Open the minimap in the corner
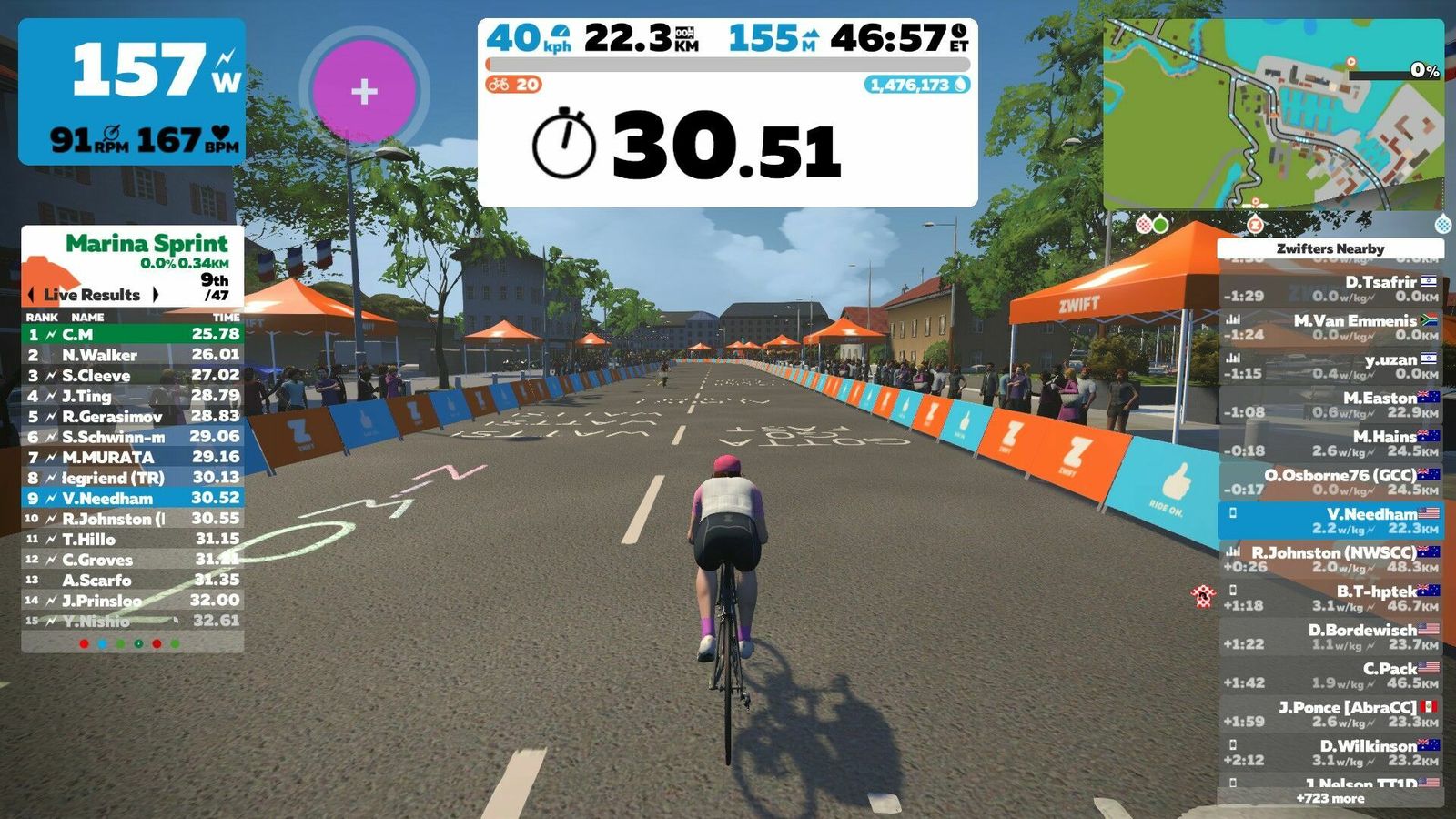This screenshot has width=1456, height=819. pyautogui.click(x=1273, y=115)
